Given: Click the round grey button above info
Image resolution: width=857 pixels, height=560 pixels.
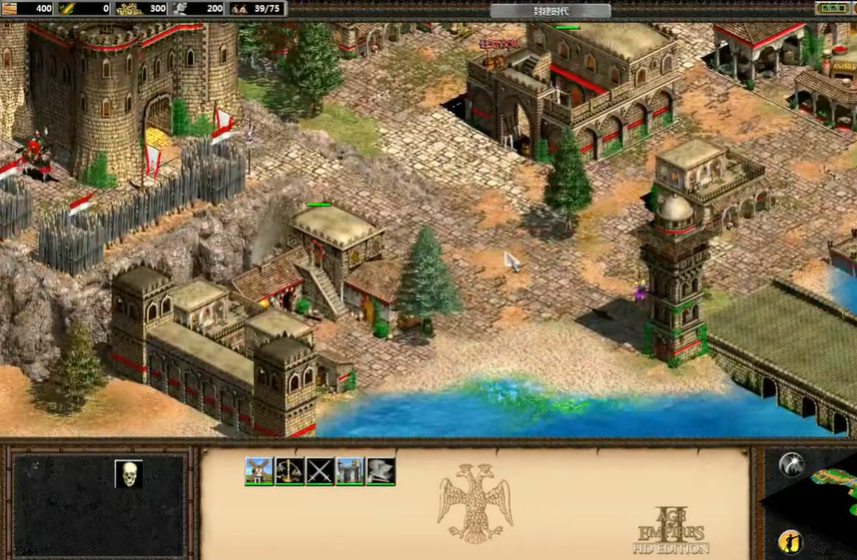Looking at the screenshot, I should 790,466.
